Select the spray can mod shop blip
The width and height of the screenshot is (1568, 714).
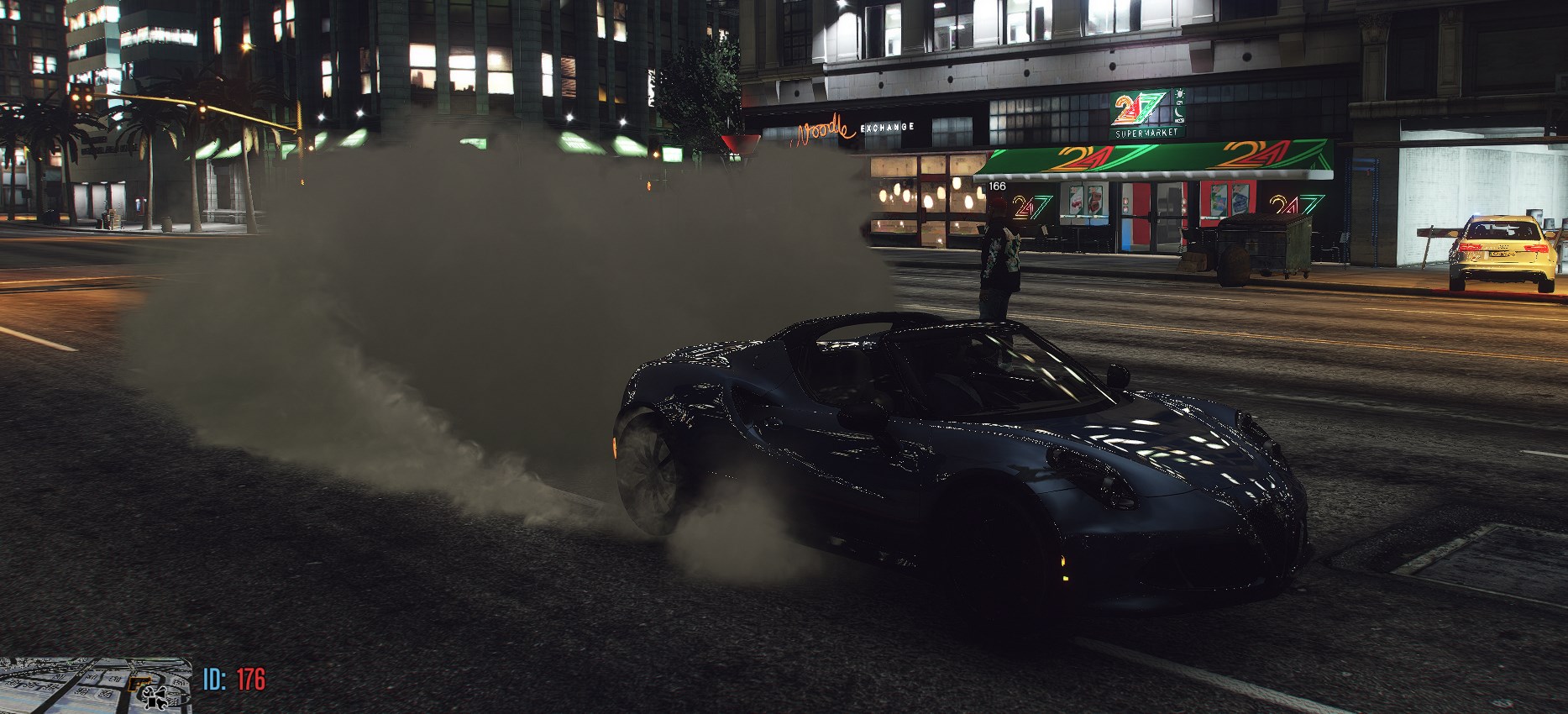click(x=155, y=696)
